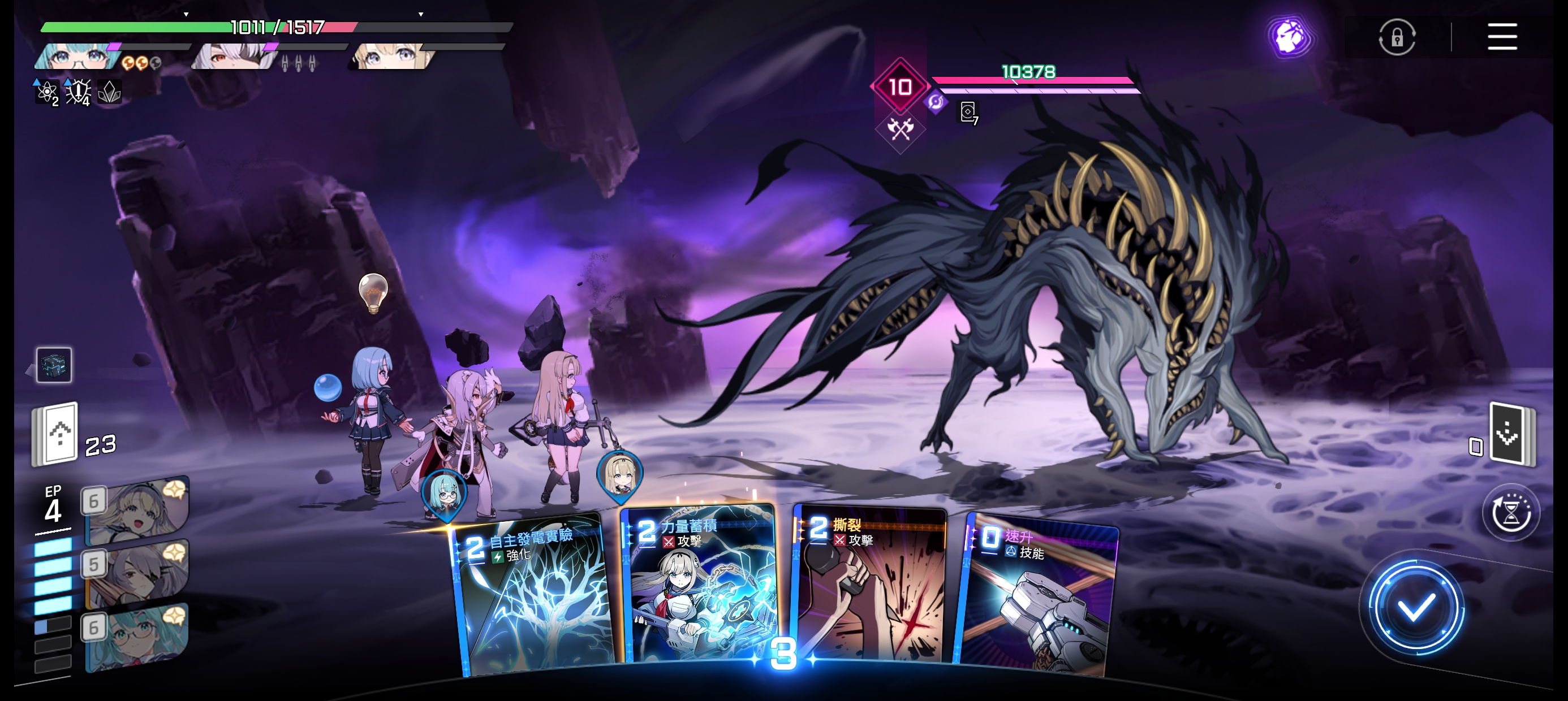Click the hourglass timer button
The image size is (1568, 701).
point(1511,512)
